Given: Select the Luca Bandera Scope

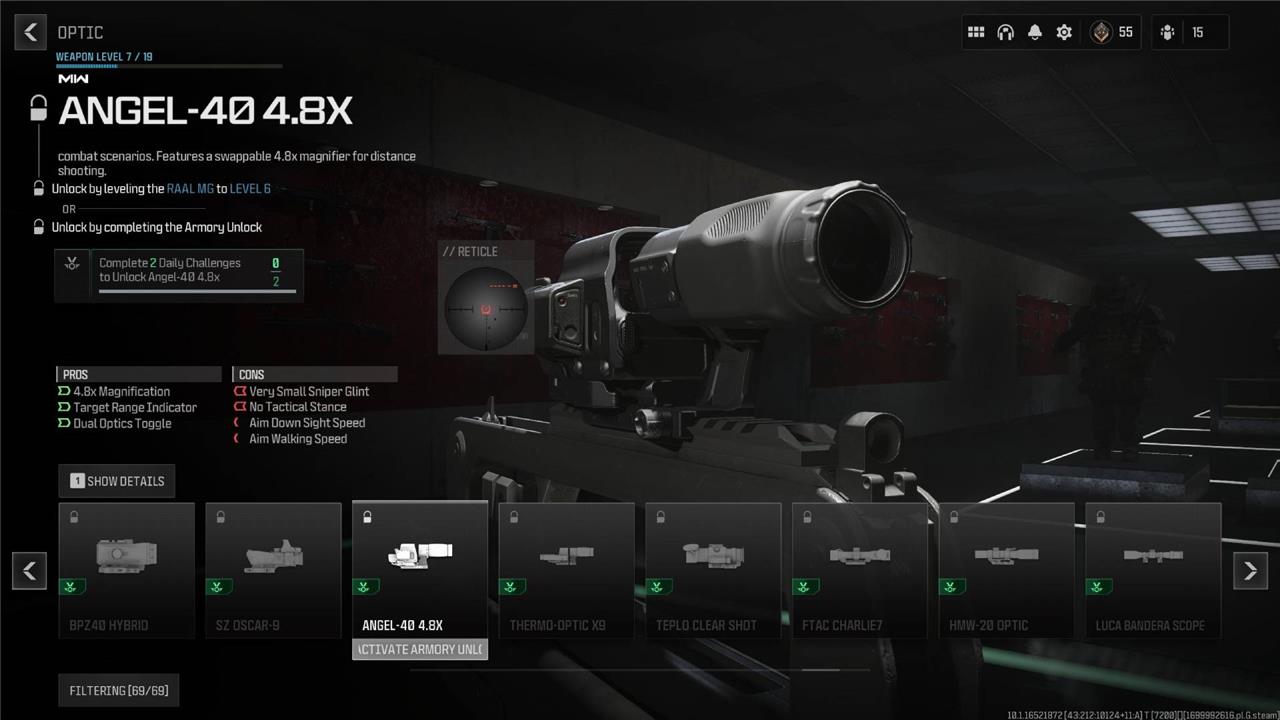Looking at the screenshot, I should pyautogui.click(x=1153, y=569).
